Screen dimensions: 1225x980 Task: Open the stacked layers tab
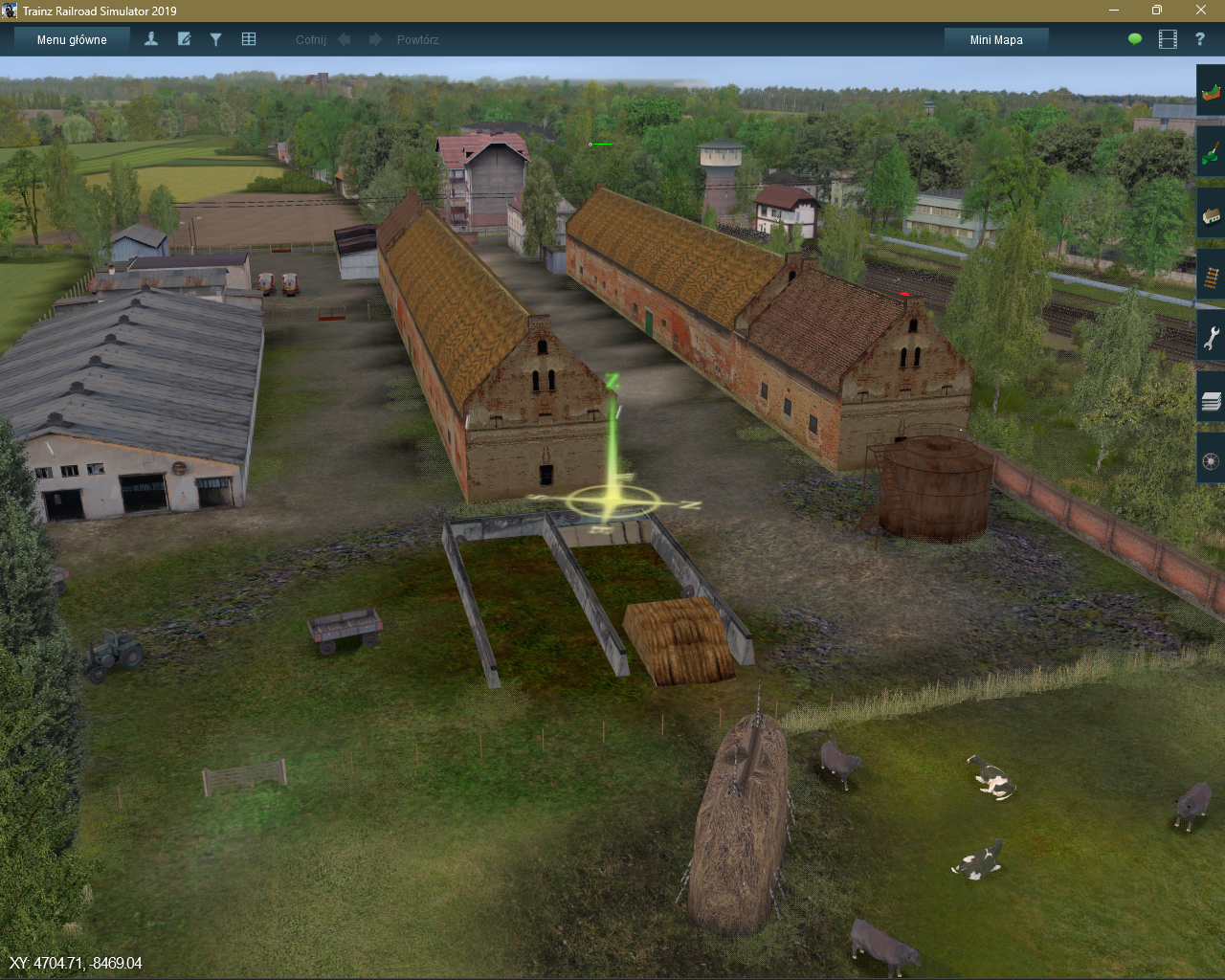pos(1211,401)
